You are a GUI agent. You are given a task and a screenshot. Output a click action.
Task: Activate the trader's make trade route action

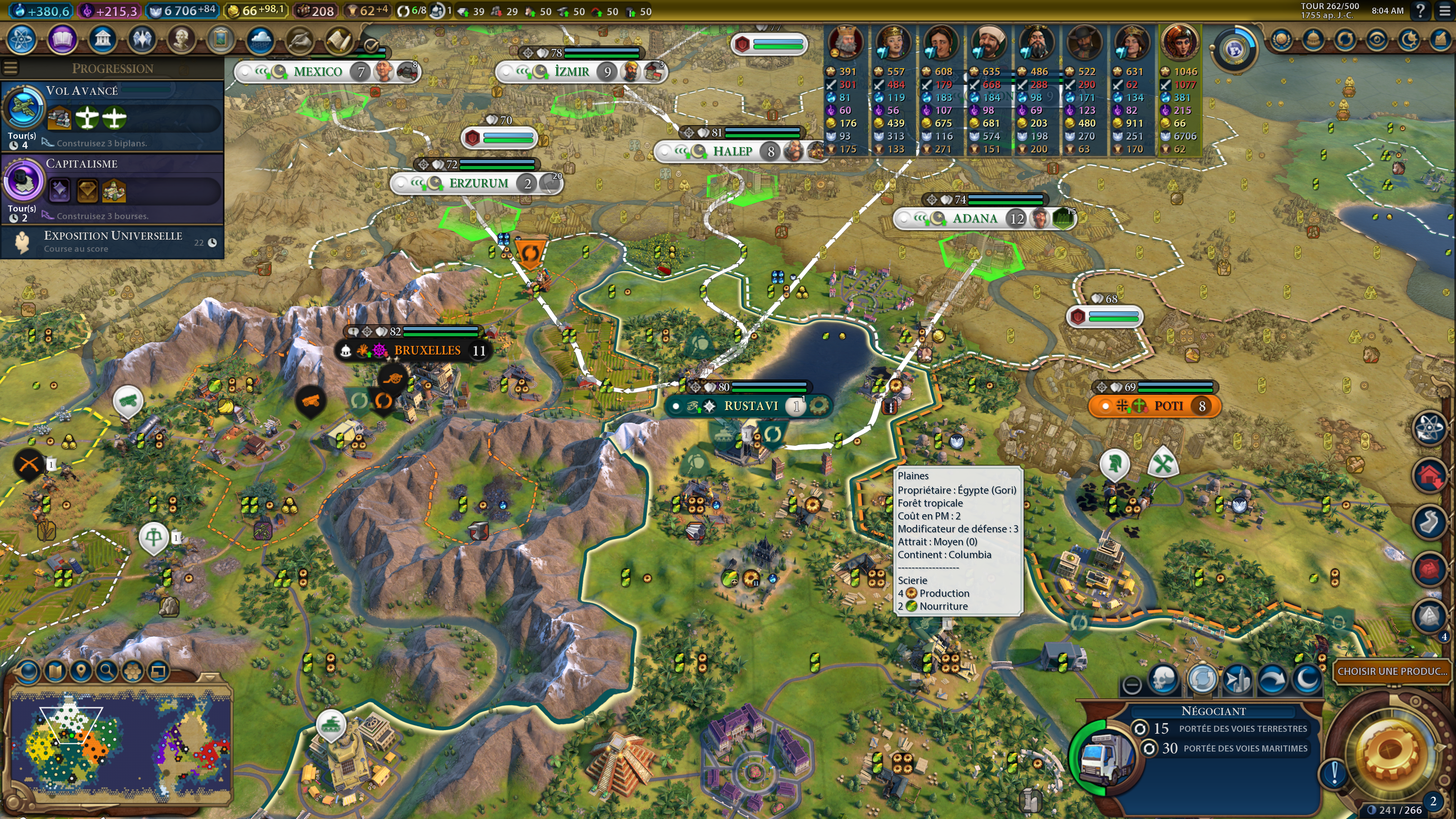point(1202,679)
